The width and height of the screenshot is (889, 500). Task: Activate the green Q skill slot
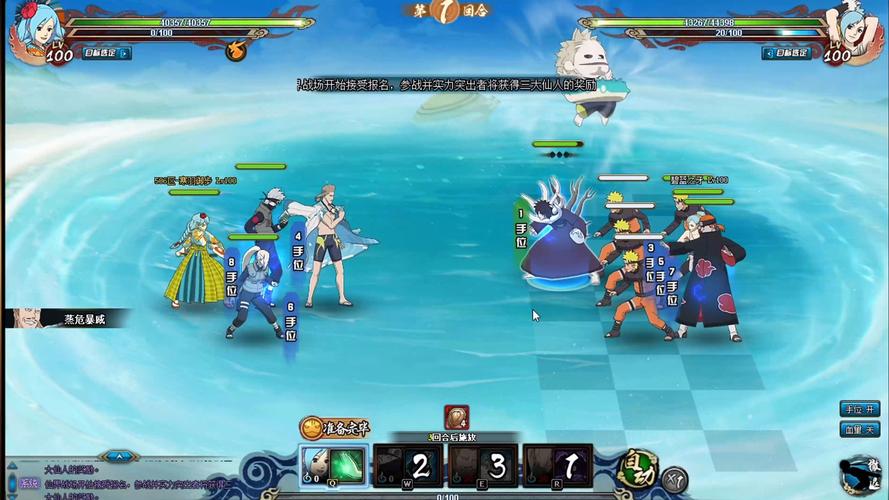(x=335, y=465)
